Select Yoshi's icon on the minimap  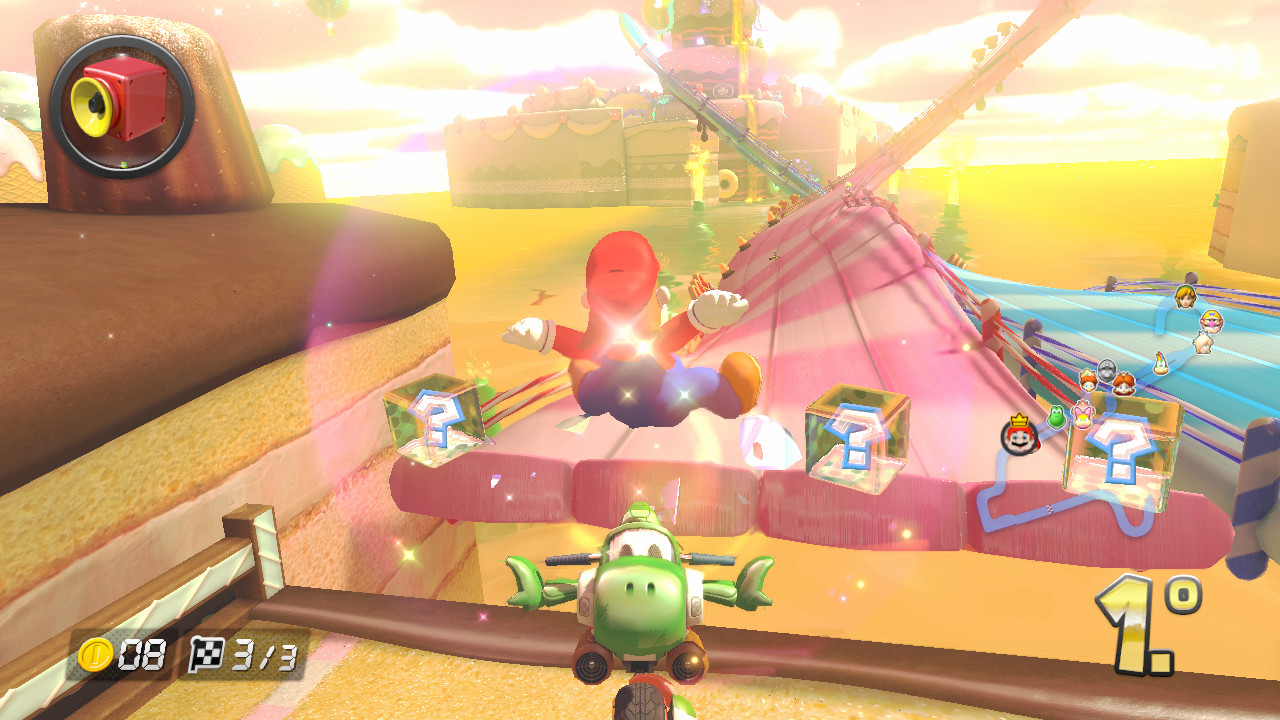click(x=1058, y=417)
